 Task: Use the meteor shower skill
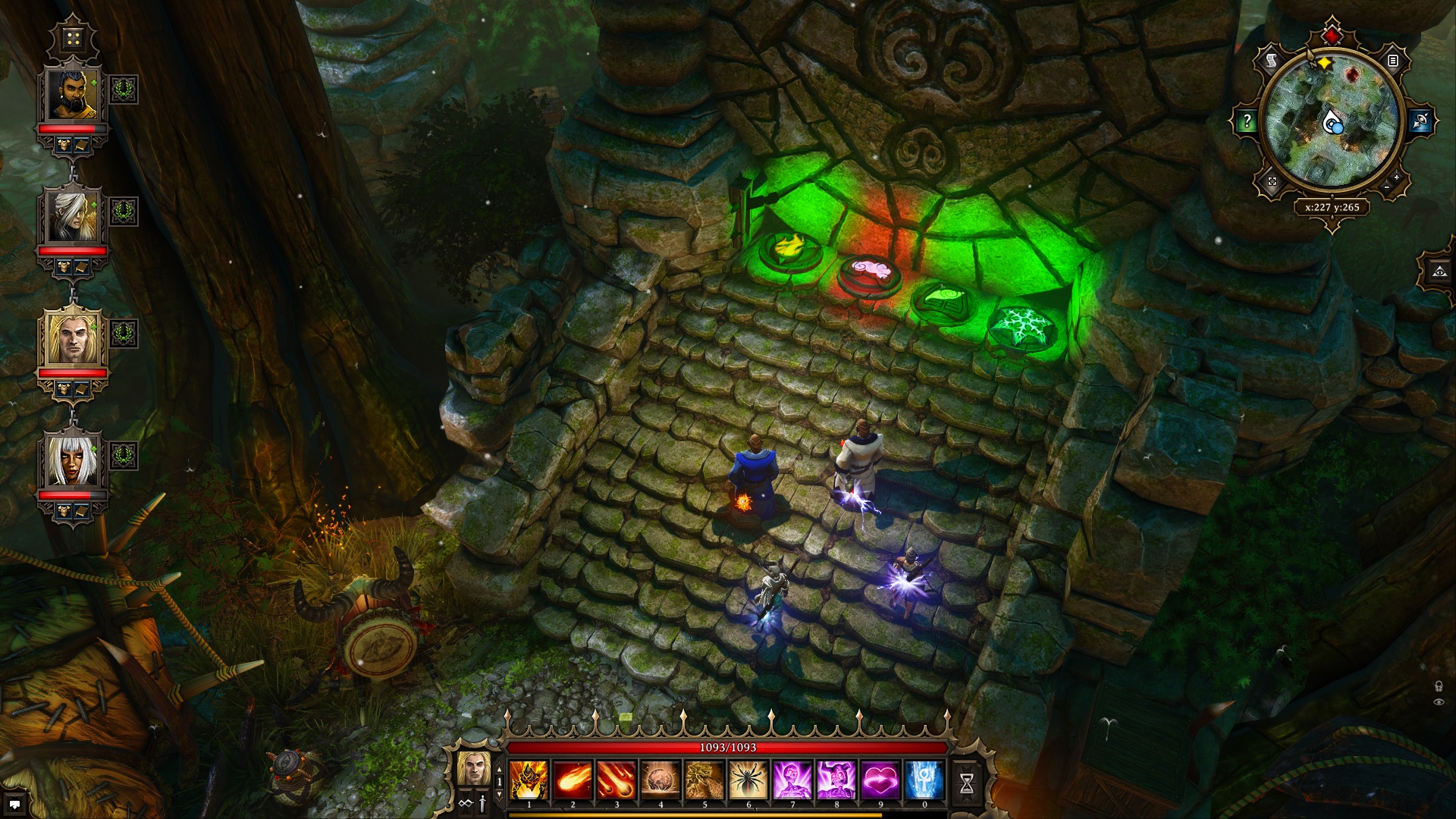[617, 780]
